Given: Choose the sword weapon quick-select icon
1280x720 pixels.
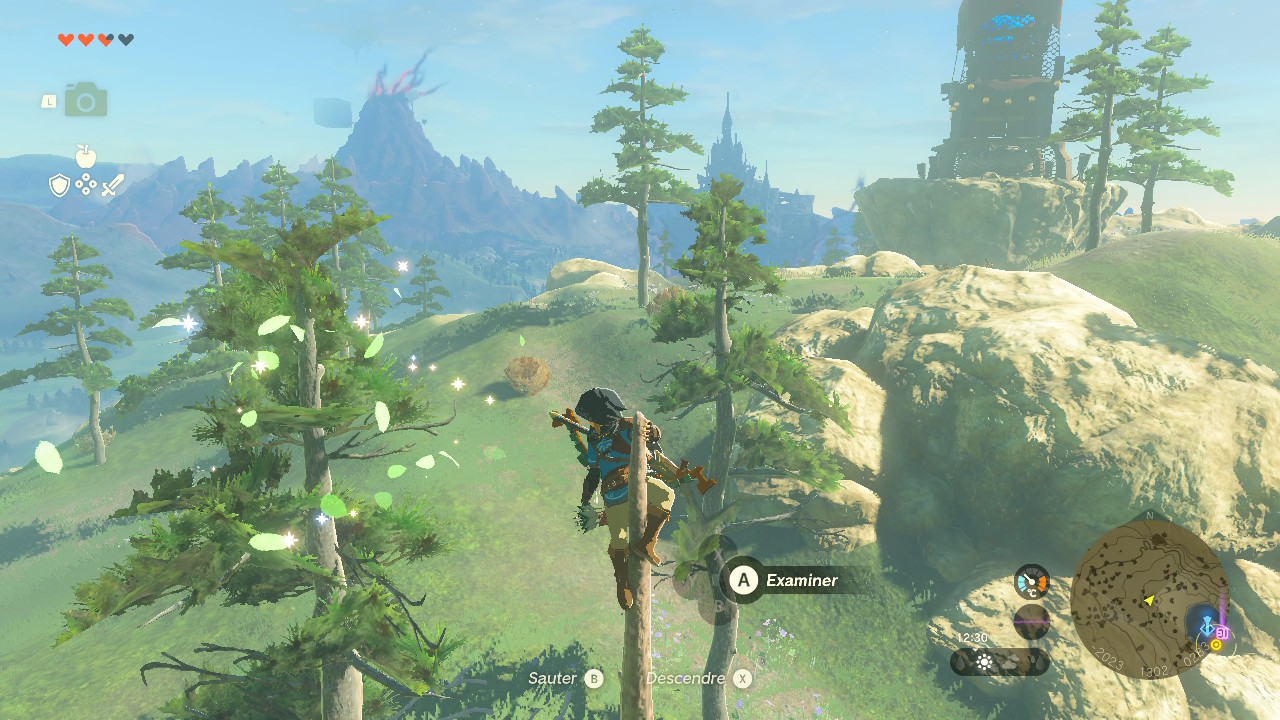Looking at the screenshot, I should (x=112, y=185).
